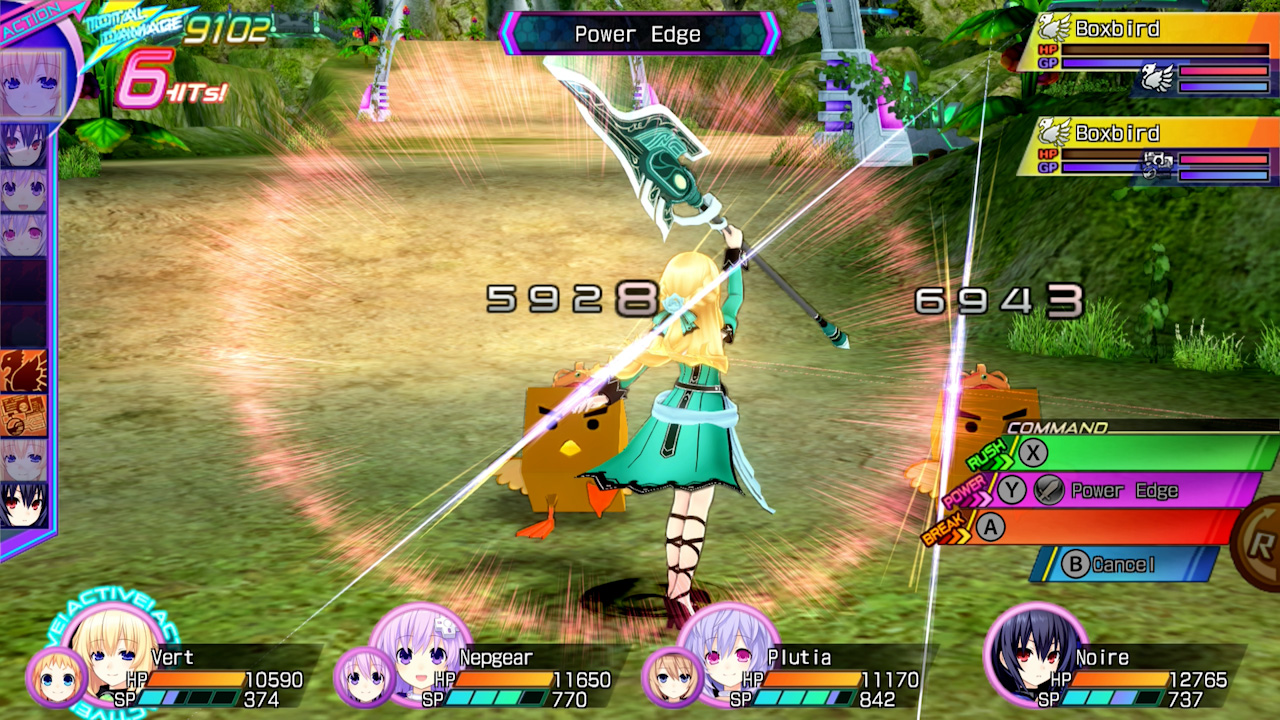Image resolution: width=1280 pixels, height=720 pixels.
Task: Click the B button icon beside Cancel
Action: 1078,565
